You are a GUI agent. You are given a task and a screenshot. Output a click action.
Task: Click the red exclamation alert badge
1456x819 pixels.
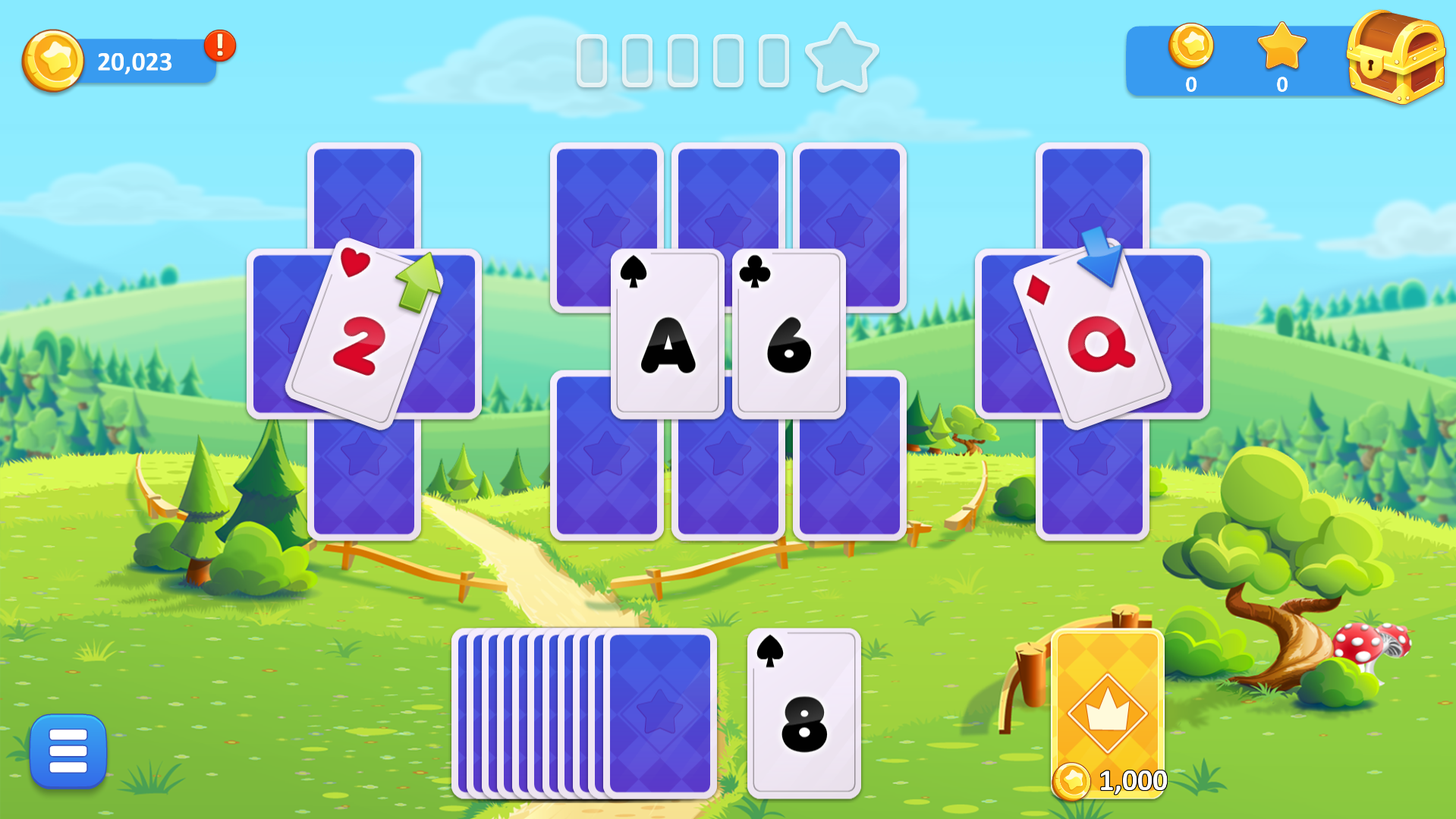pyautogui.click(x=219, y=46)
